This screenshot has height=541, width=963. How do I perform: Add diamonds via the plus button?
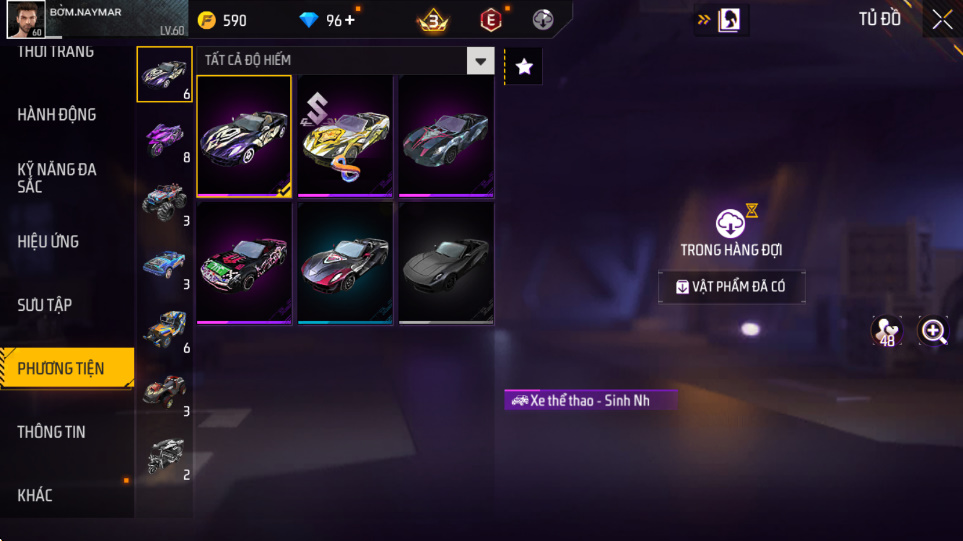pos(349,20)
